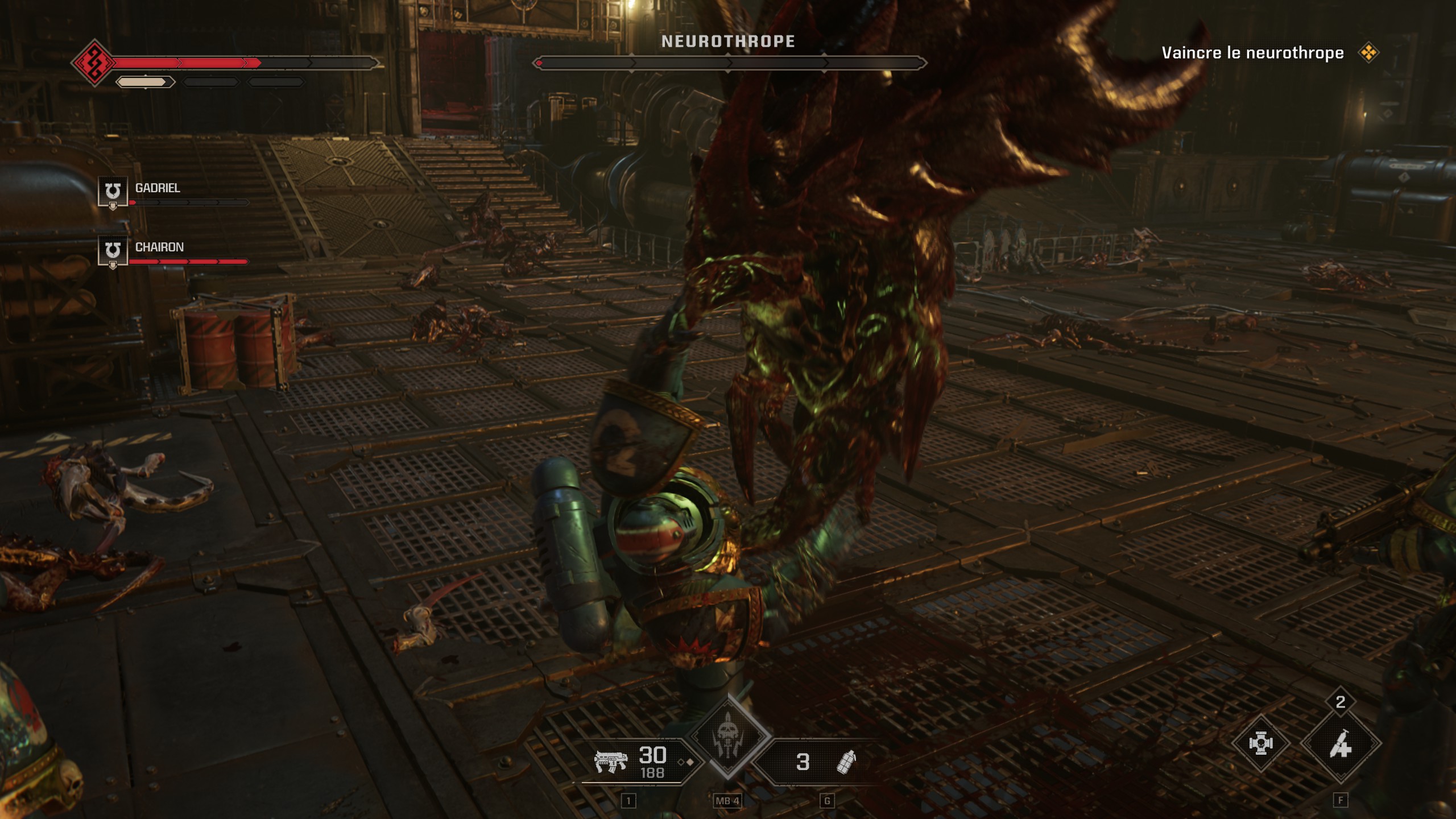1456x819 pixels.
Task: Click the orange objective marker icon
Action: point(1368,53)
